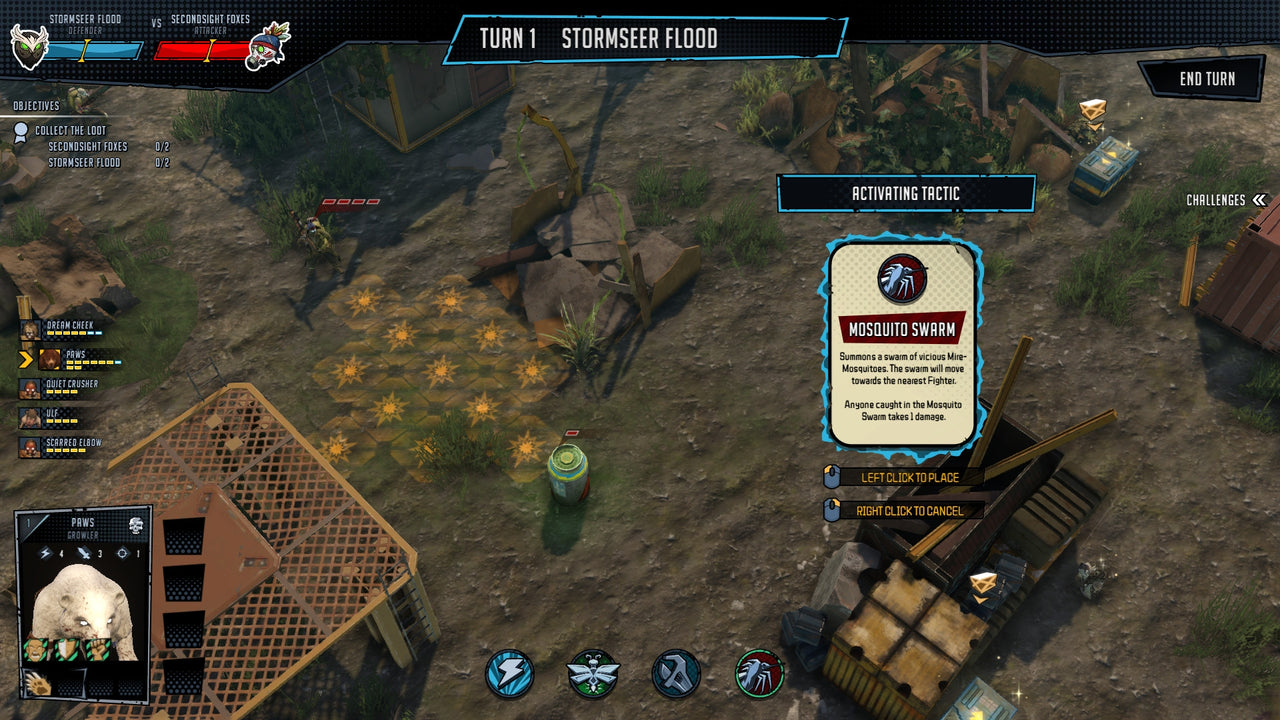Click the Mosquito Swarm tactic icon
1280x720 pixels.
(759, 674)
